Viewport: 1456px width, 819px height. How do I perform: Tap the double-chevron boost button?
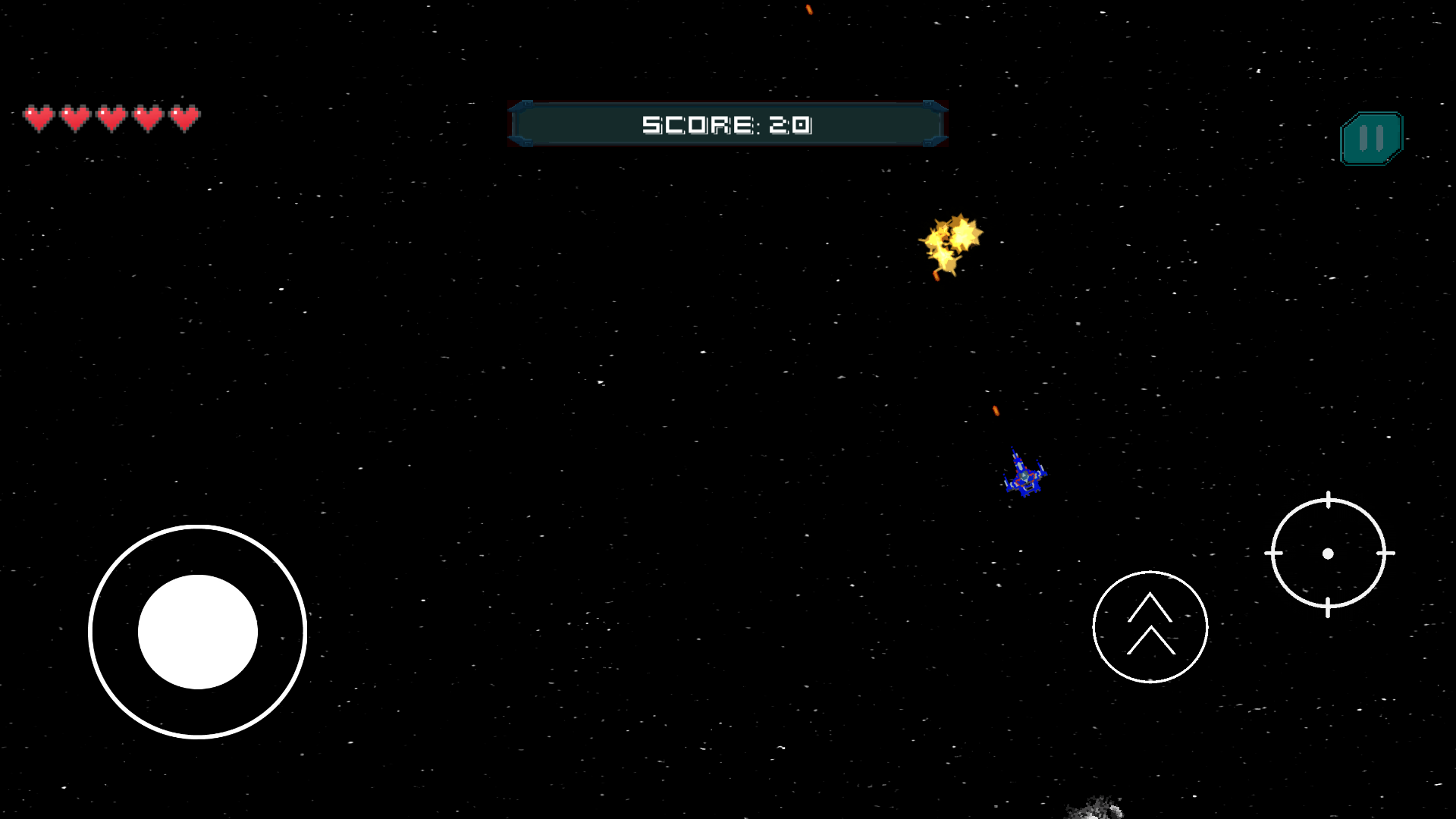pyautogui.click(x=1150, y=626)
